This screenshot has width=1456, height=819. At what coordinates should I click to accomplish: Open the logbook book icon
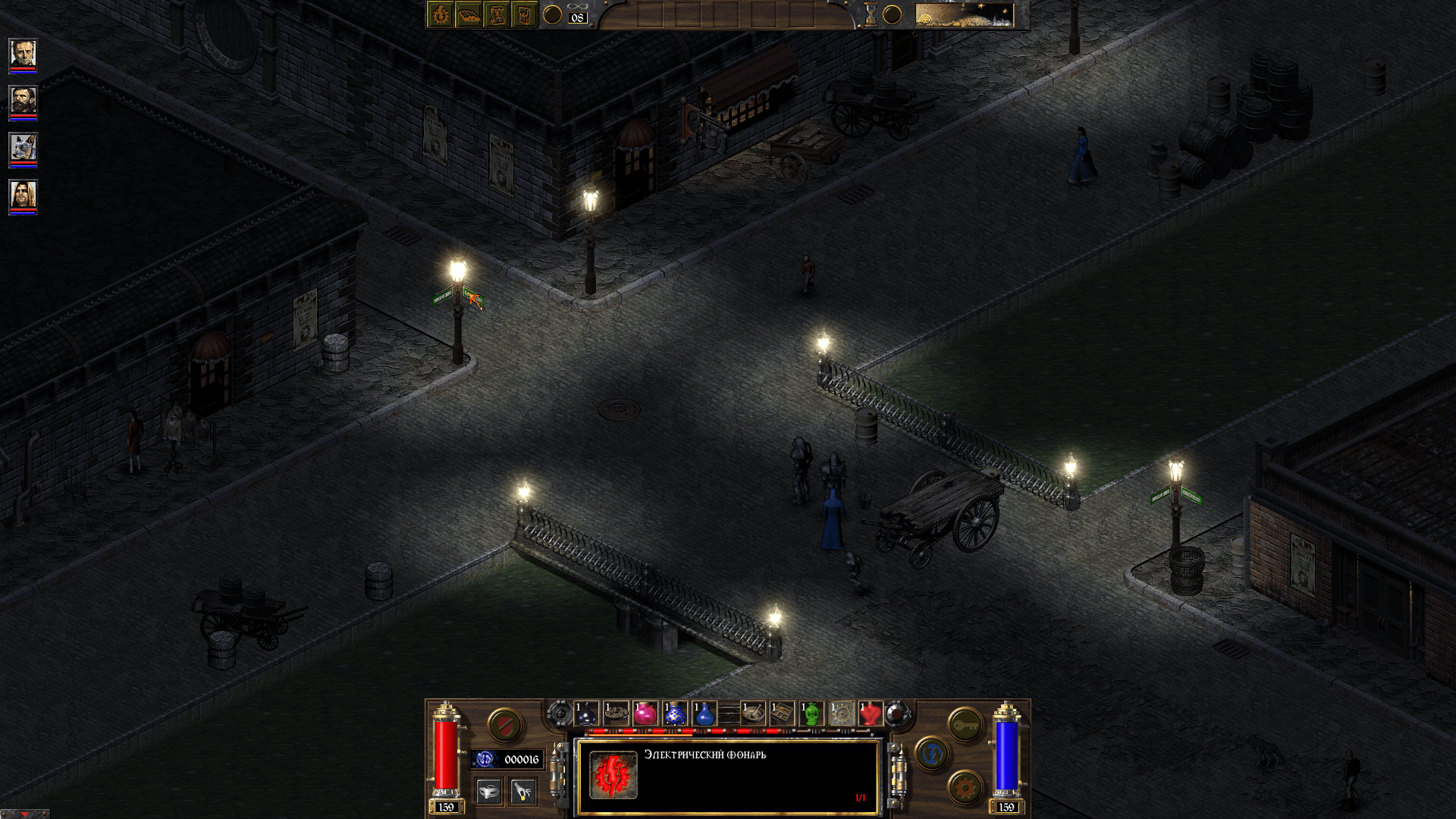pyautogui.click(x=468, y=15)
